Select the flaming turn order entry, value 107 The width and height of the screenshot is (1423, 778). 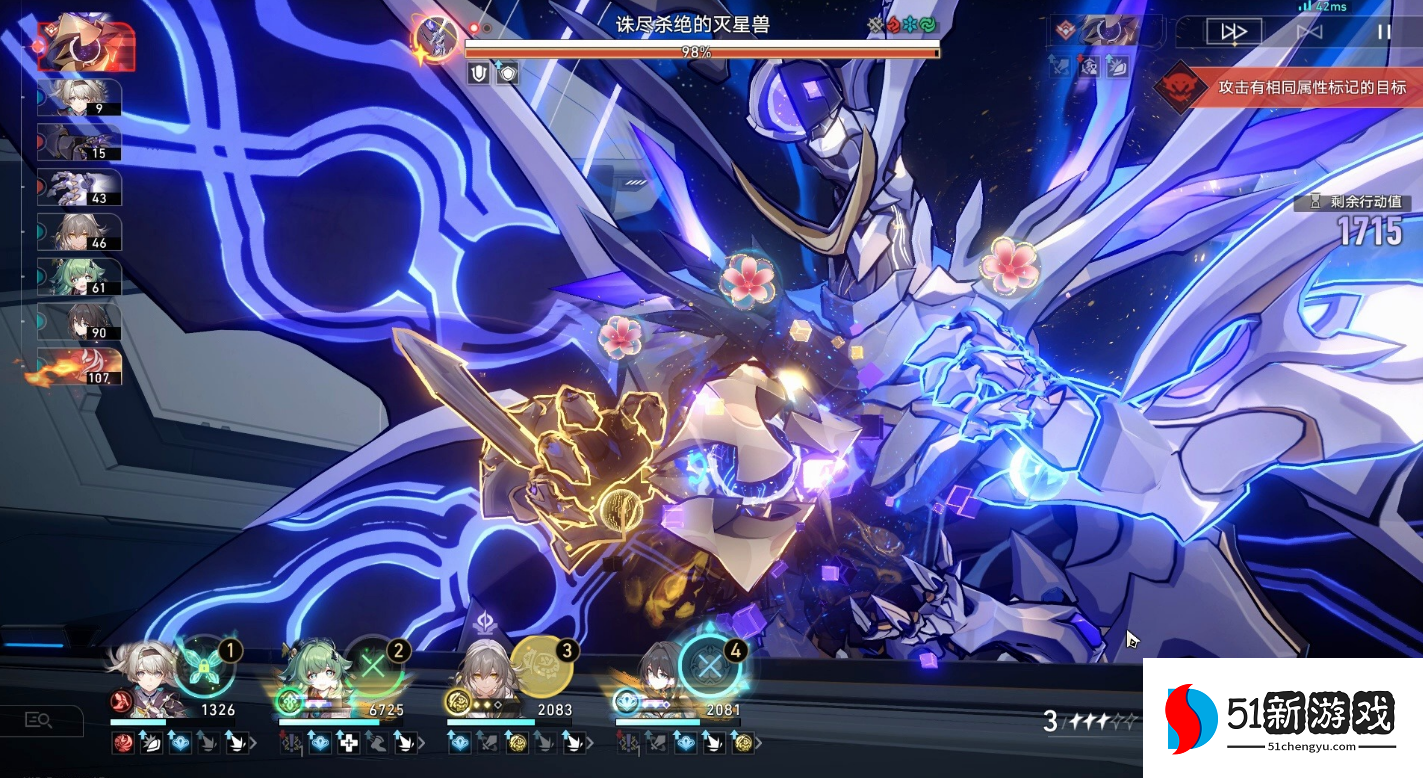[80, 366]
